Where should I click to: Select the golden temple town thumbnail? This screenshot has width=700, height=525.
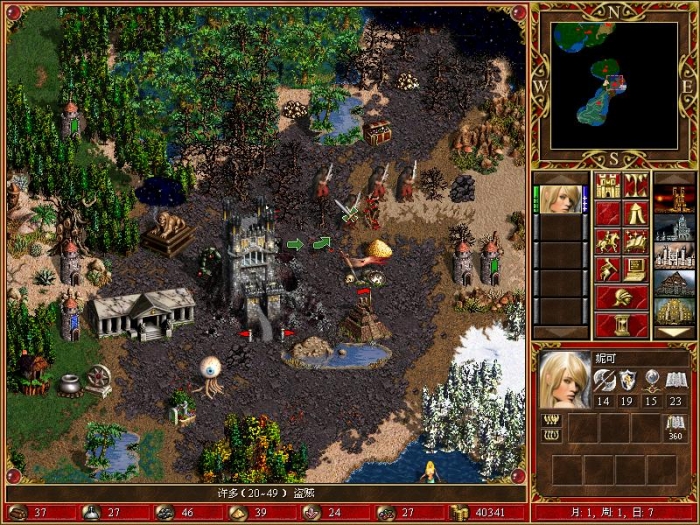coord(673,310)
